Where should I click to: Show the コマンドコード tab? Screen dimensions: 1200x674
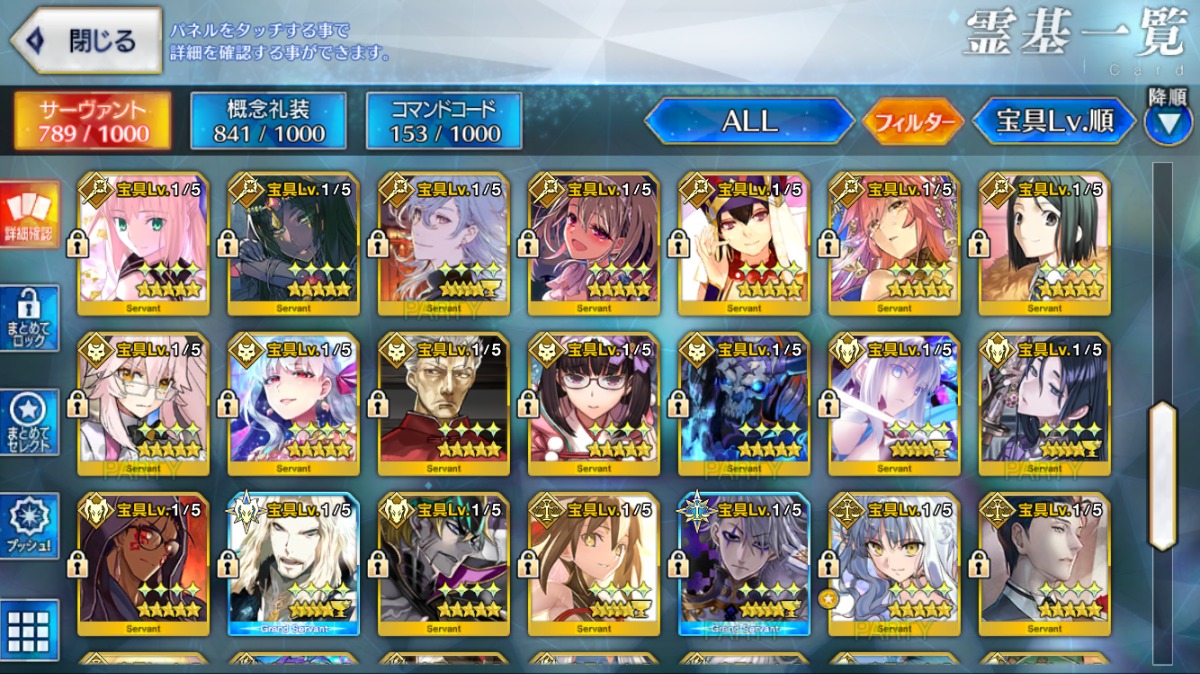click(x=443, y=121)
